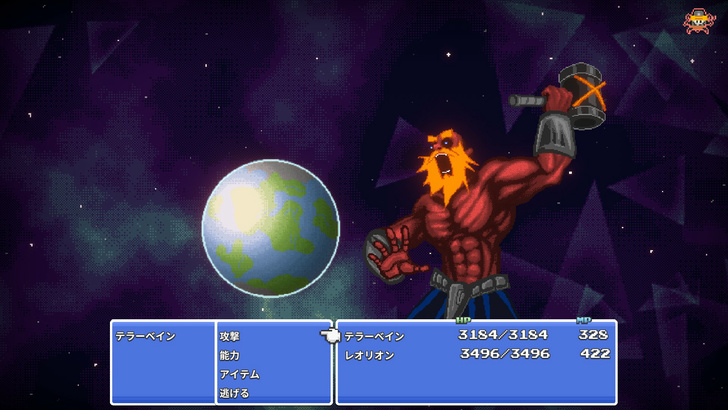This screenshot has height=410, width=728.
Task: Select テラーベイン in the party status list
Action: click(x=375, y=337)
